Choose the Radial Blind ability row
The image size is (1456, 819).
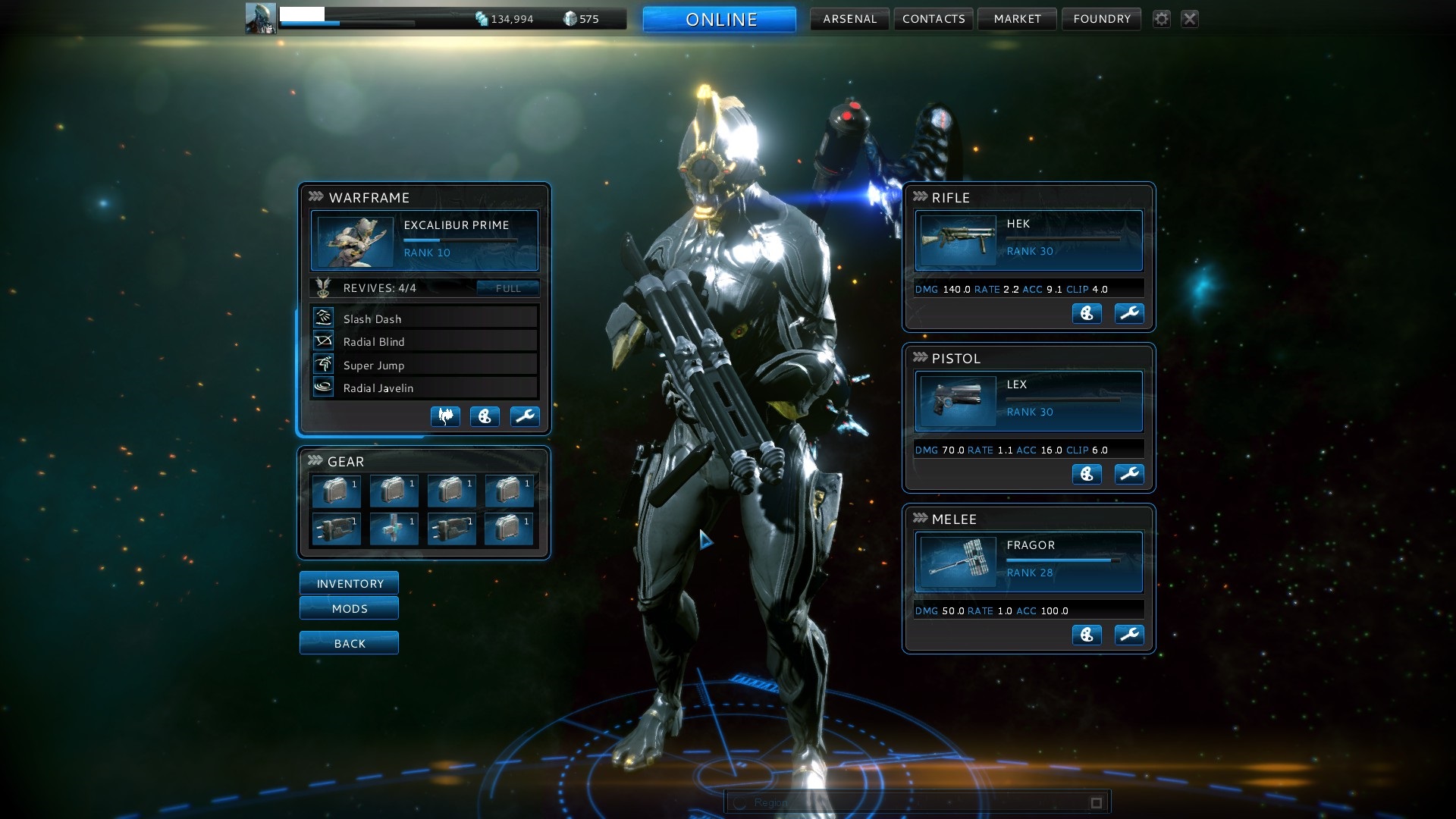pyautogui.click(x=424, y=341)
